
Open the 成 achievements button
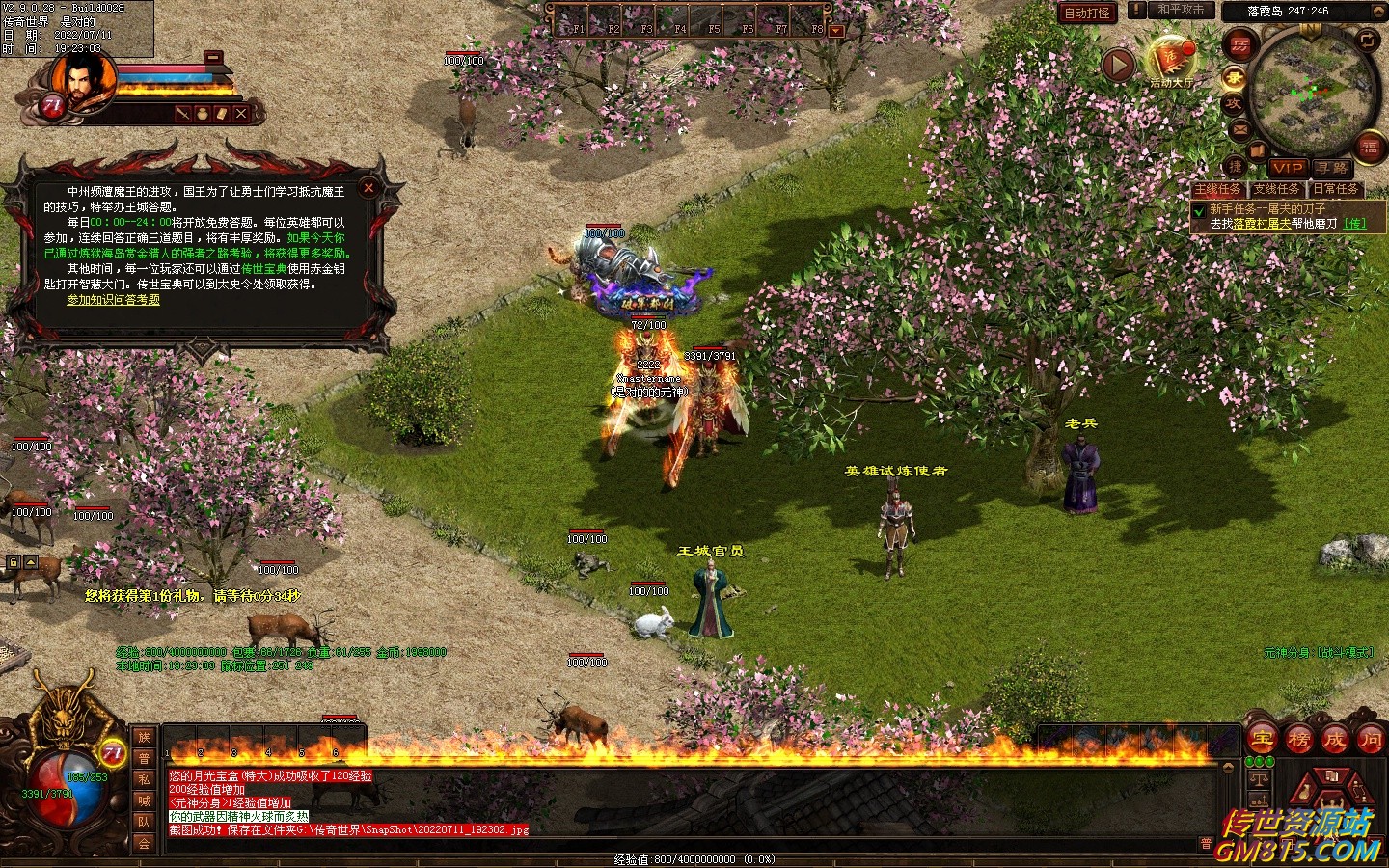(1334, 740)
